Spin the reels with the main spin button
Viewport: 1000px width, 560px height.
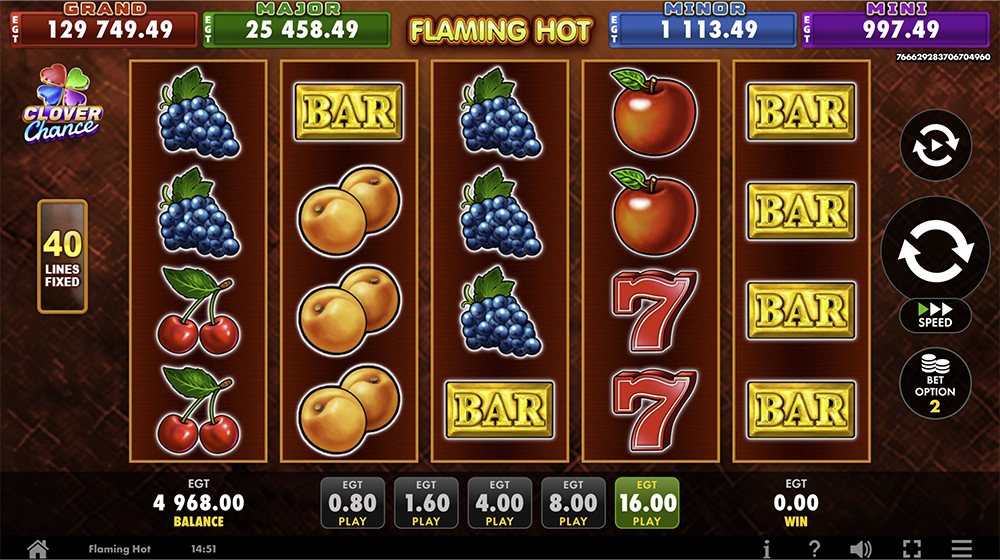tap(935, 248)
